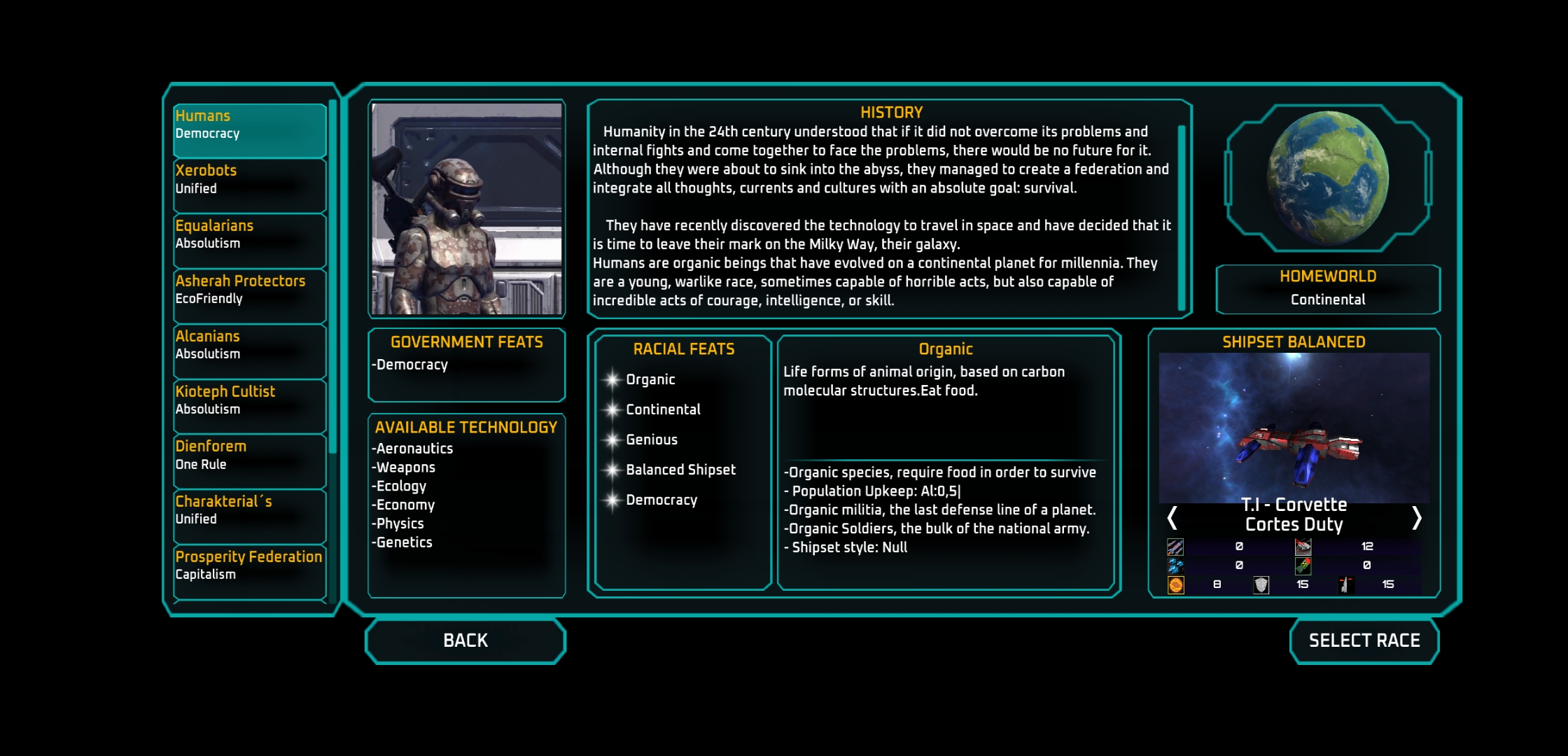
Task: Select the Humans race entry
Action: coord(249,130)
